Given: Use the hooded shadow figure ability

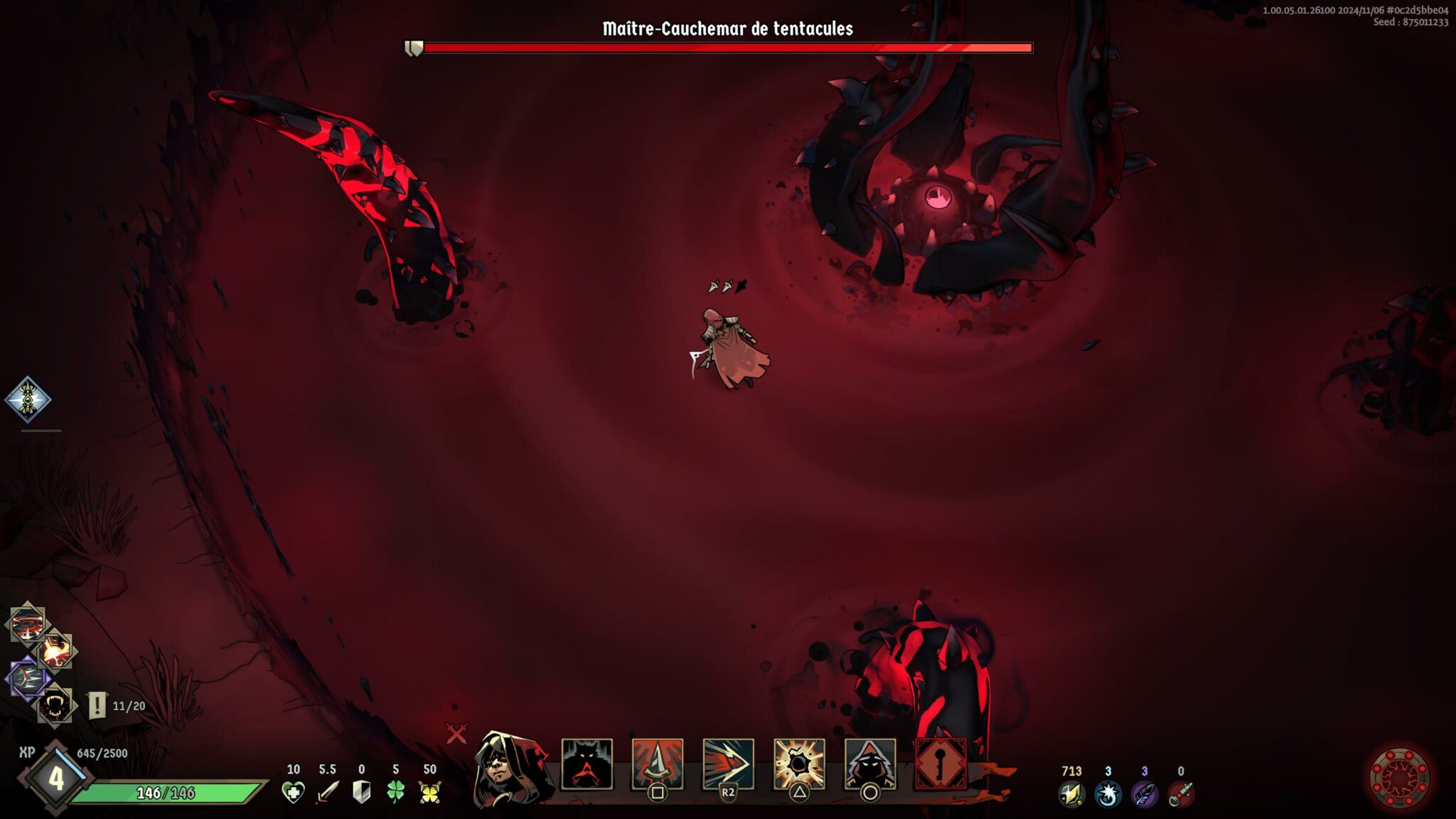Looking at the screenshot, I should (x=869, y=764).
